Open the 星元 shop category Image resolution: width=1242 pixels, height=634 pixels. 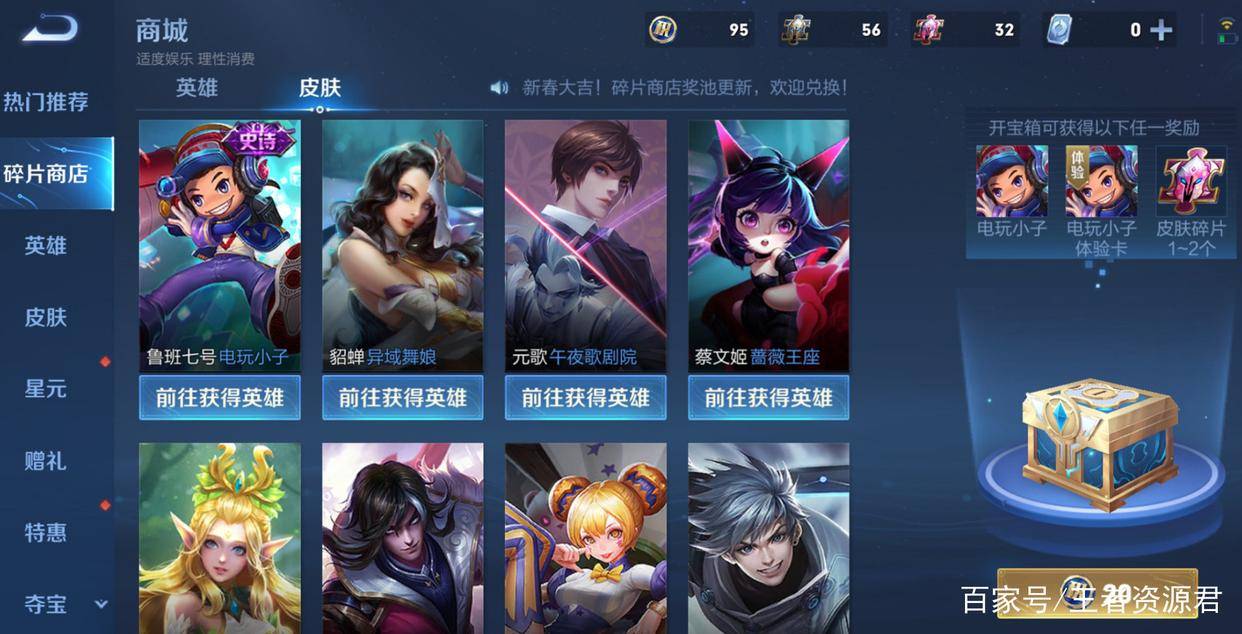point(46,389)
